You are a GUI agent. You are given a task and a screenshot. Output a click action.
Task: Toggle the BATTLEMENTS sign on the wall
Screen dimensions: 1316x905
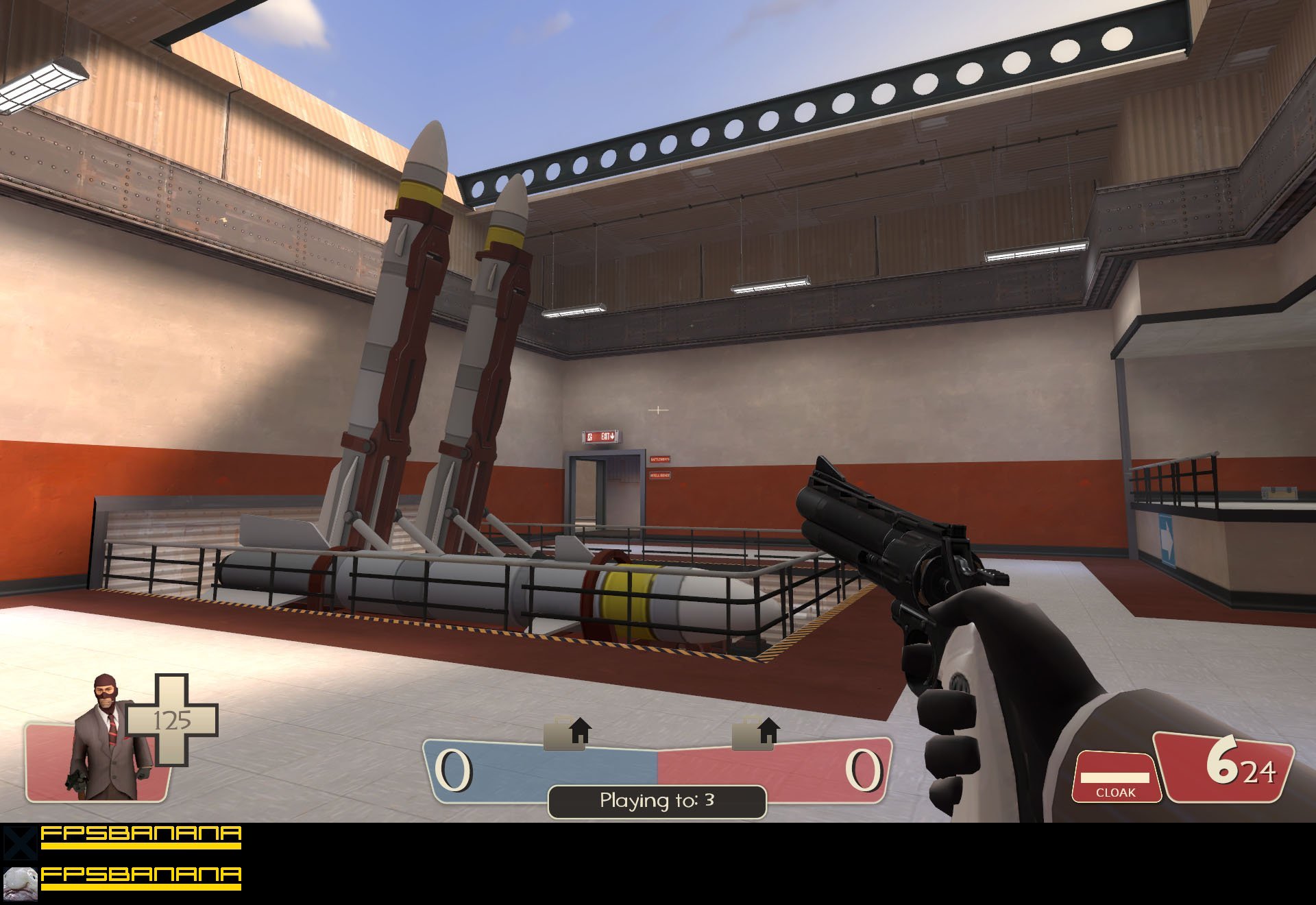tap(660, 459)
